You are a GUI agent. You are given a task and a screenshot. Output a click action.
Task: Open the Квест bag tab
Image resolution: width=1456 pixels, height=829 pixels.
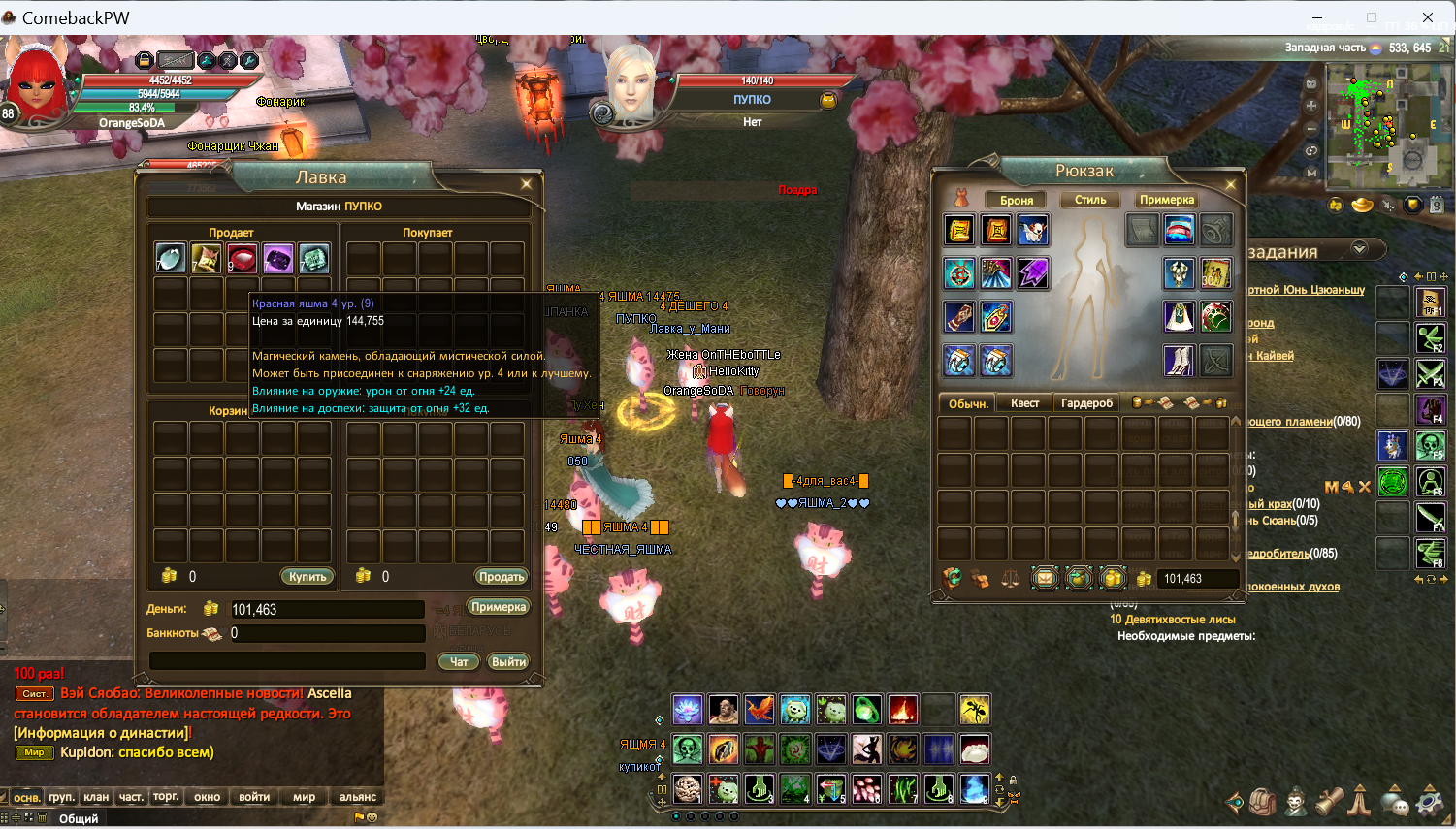pos(1024,403)
